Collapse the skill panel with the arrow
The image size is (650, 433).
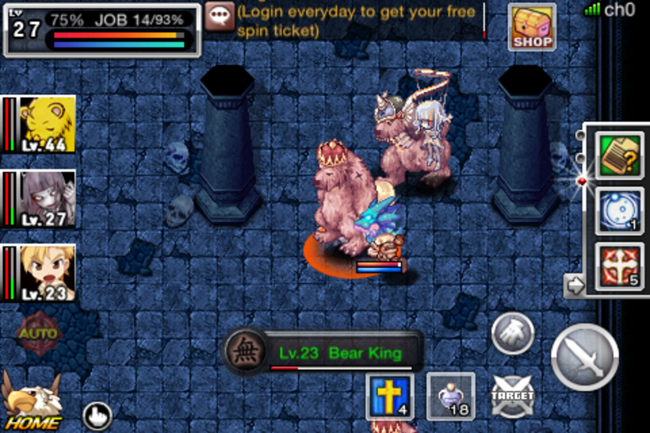(x=575, y=287)
